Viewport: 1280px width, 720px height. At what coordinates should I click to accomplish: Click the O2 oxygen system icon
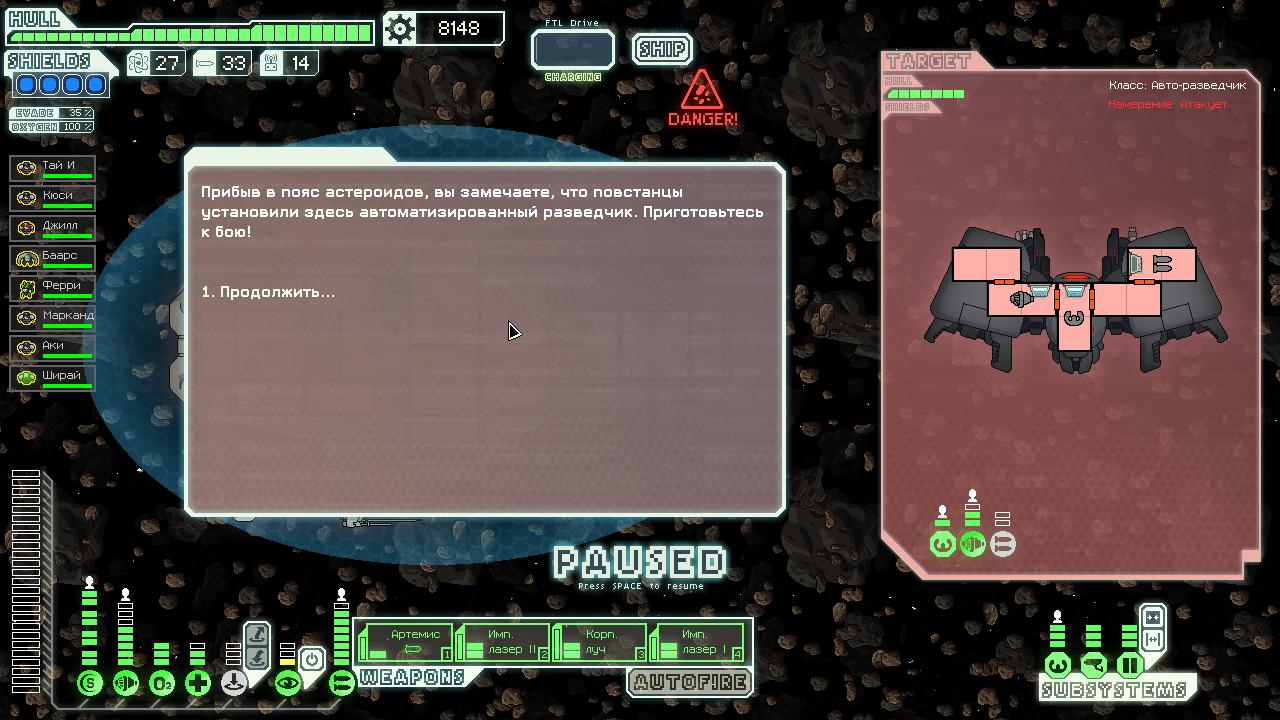tap(162, 684)
